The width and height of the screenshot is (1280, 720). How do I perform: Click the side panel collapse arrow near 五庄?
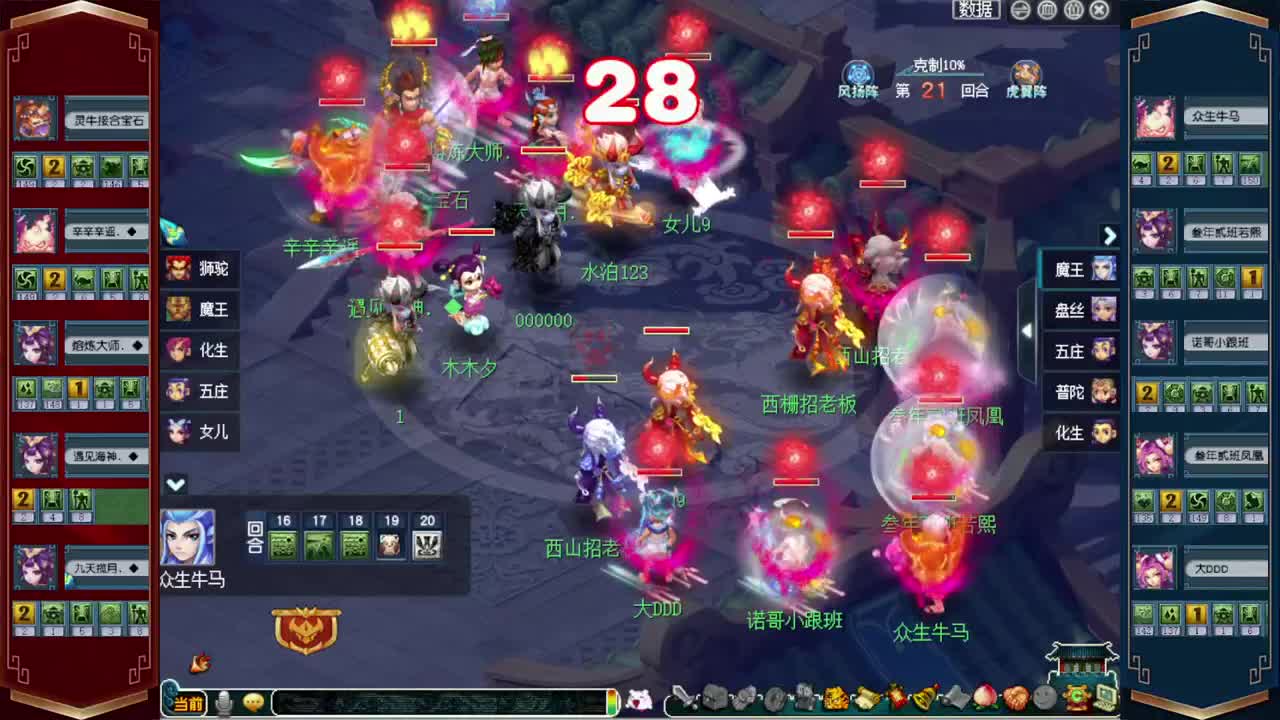[1026, 330]
